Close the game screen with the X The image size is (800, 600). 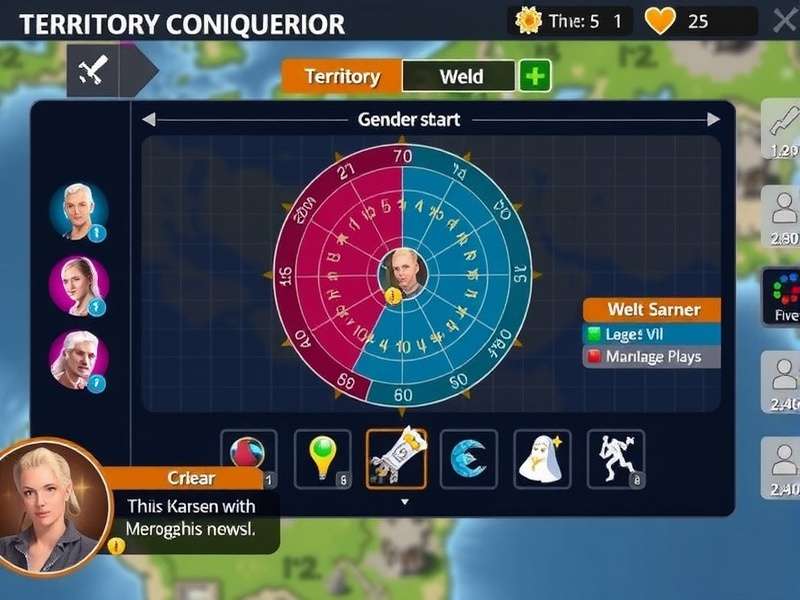click(784, 20)
